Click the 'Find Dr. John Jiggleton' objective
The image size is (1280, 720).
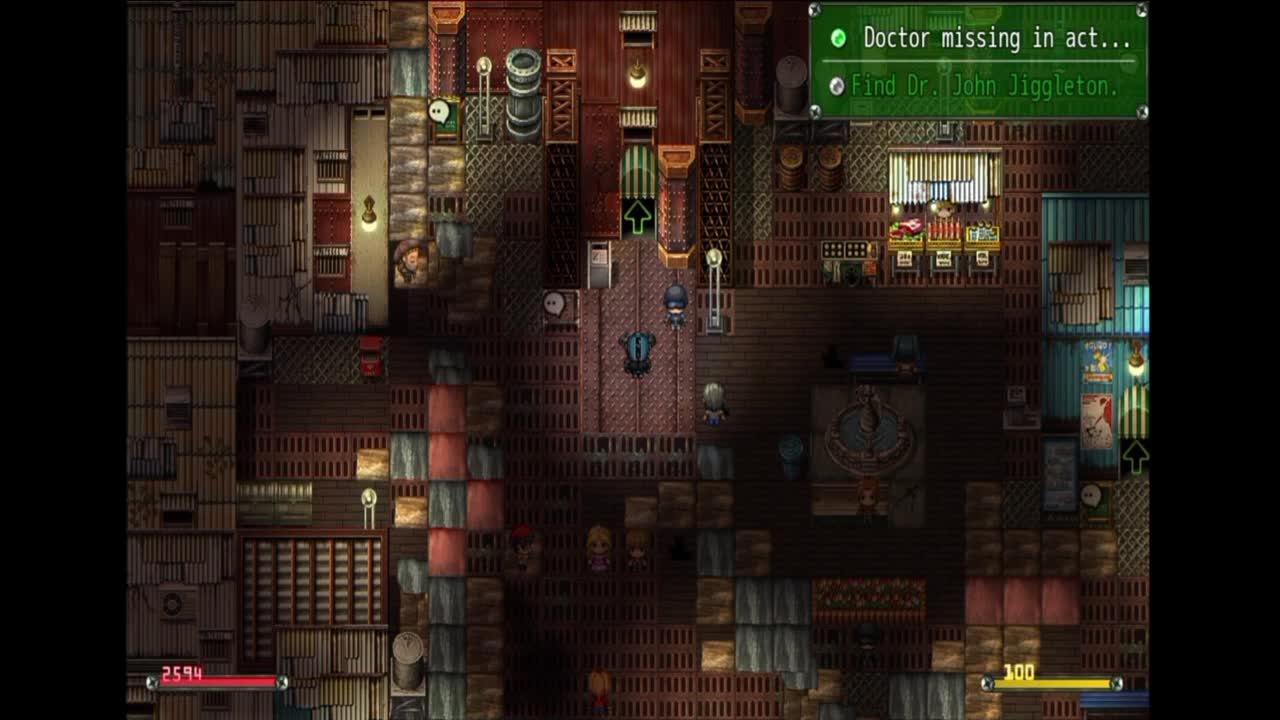tap(984, 86)
